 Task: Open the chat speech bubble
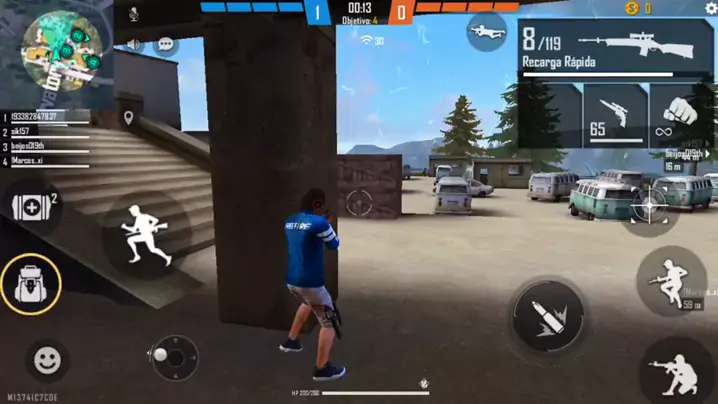click(166, 45)
